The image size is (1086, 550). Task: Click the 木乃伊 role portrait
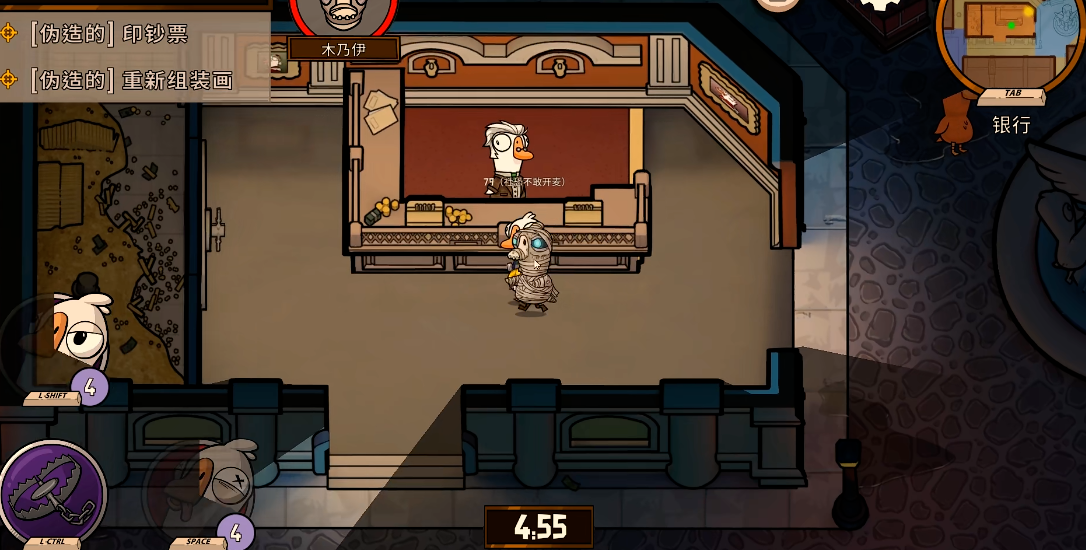click(x=343, y=17)
